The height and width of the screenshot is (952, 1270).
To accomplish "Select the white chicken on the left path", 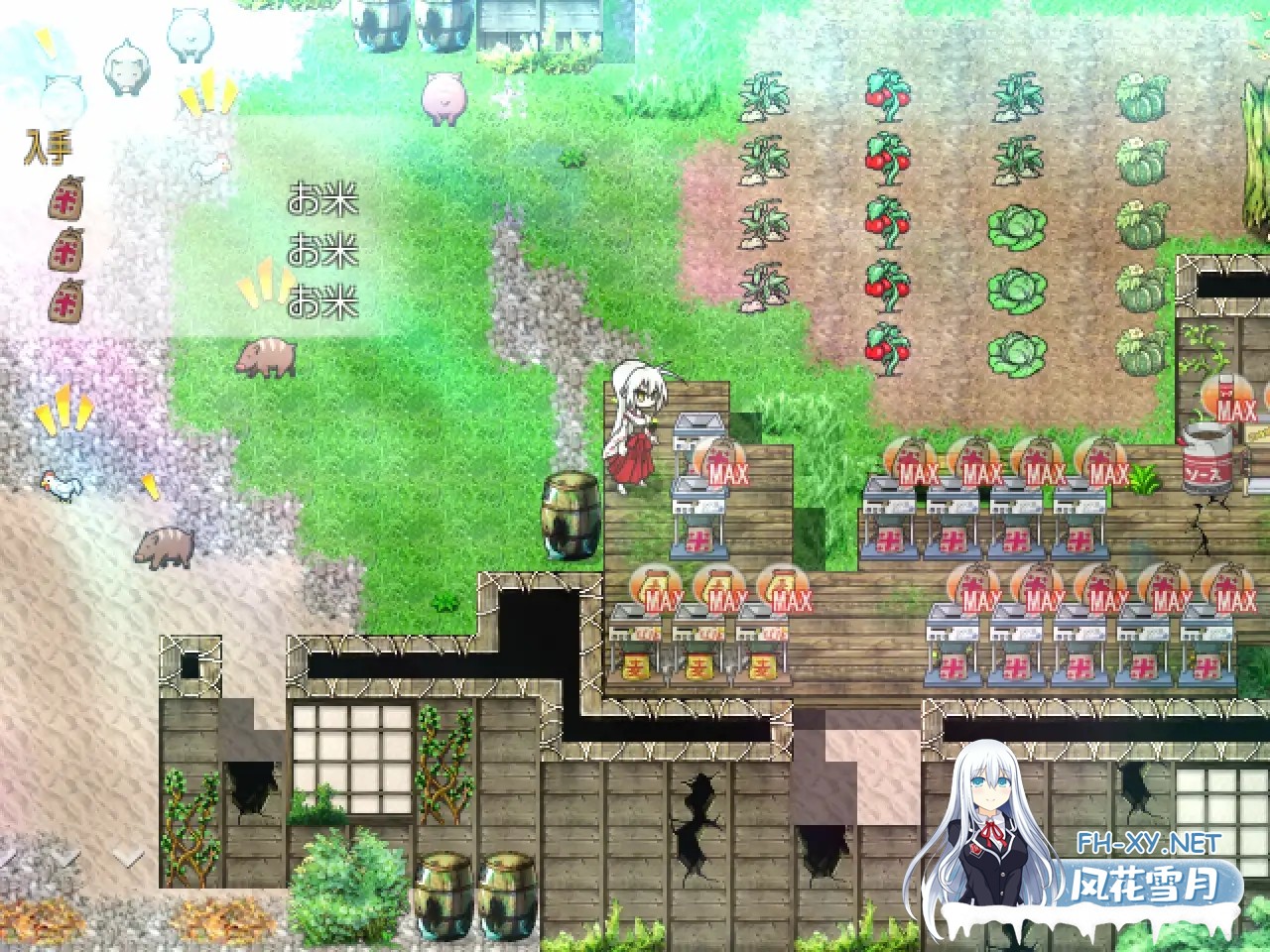I will (x=60, y=483).
